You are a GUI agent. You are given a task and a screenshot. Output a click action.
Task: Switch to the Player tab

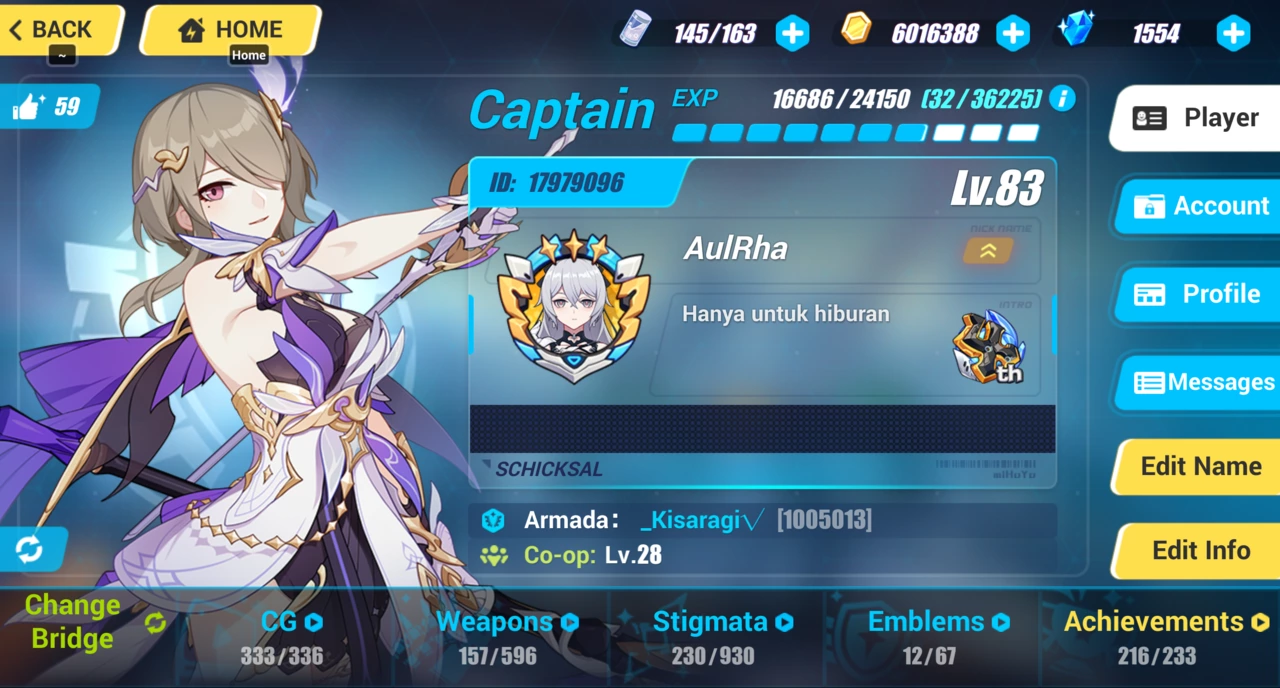pos(1198,118)
